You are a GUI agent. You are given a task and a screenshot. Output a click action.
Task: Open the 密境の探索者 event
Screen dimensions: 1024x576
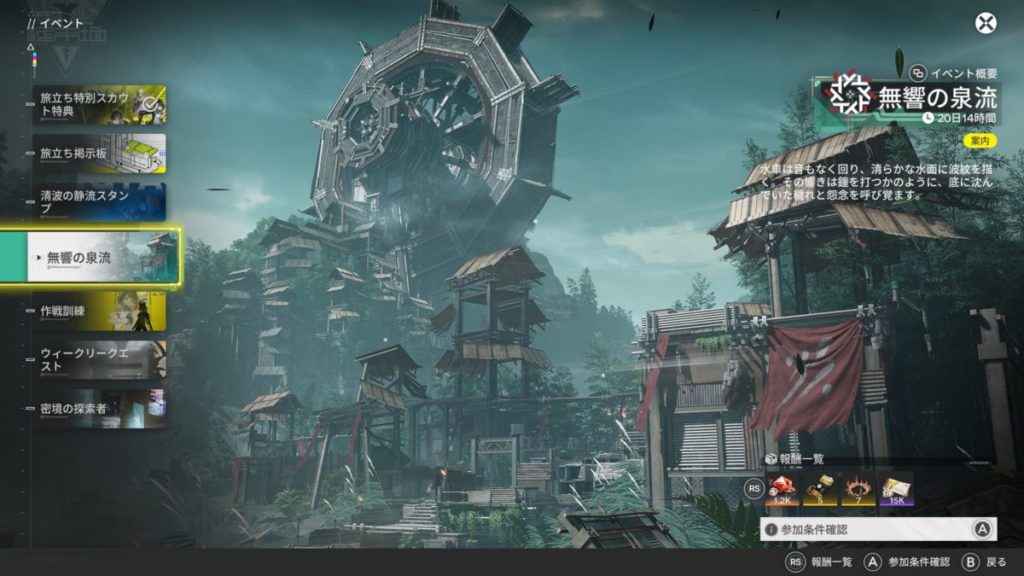coord(99,408)
